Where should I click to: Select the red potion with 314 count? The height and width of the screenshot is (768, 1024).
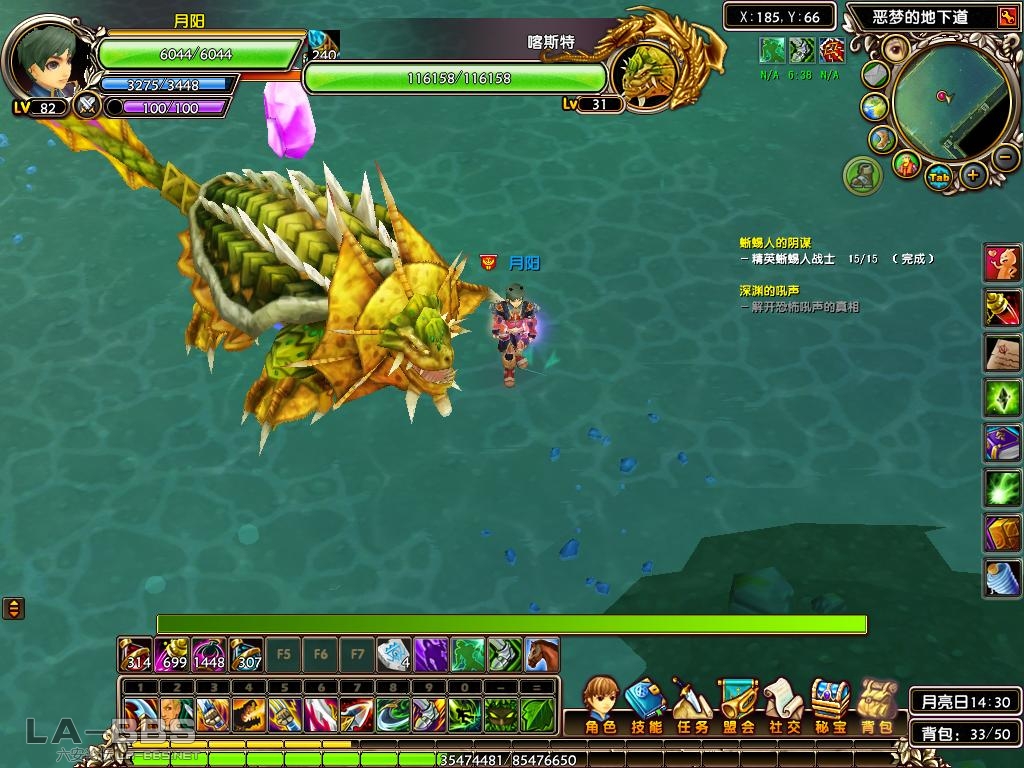(x=135, y=654)
